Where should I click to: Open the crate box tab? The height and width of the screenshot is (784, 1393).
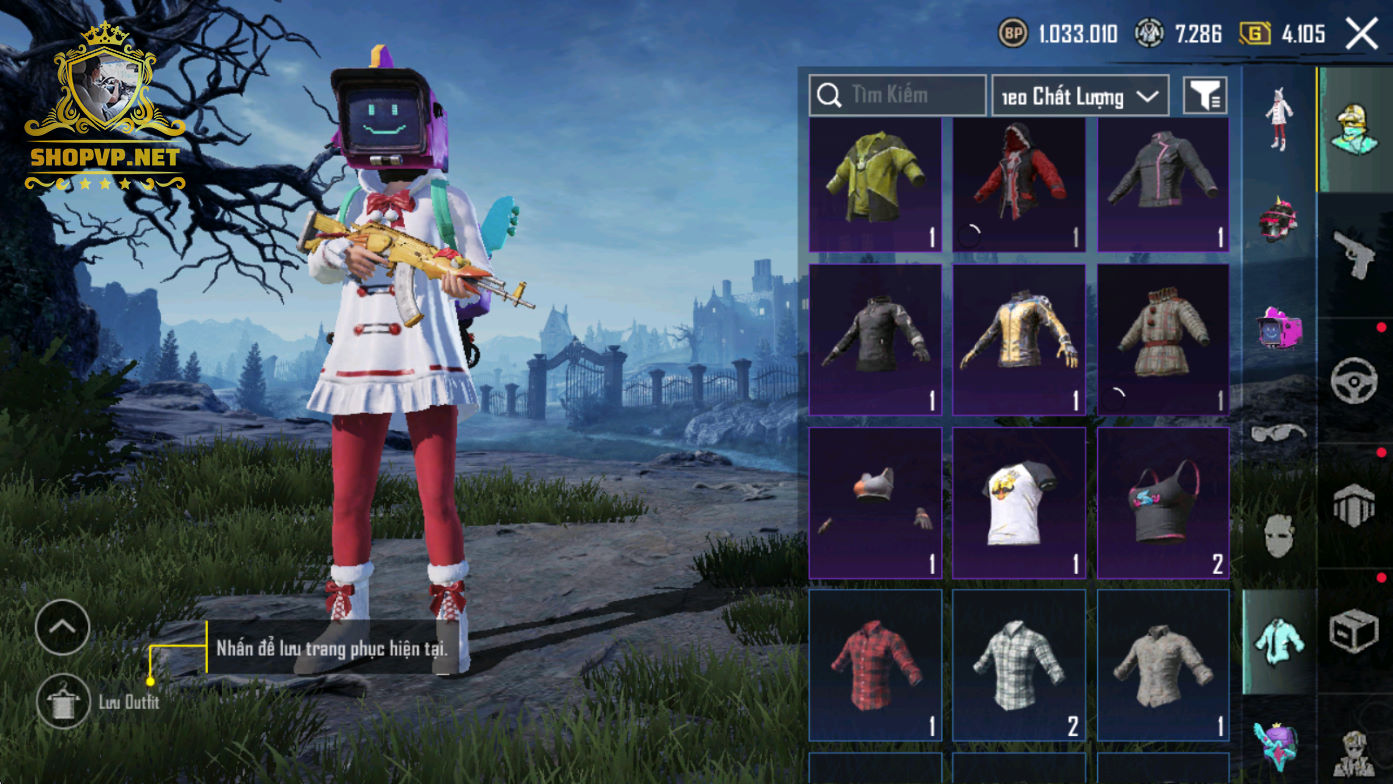click(x=1355, y=632)
